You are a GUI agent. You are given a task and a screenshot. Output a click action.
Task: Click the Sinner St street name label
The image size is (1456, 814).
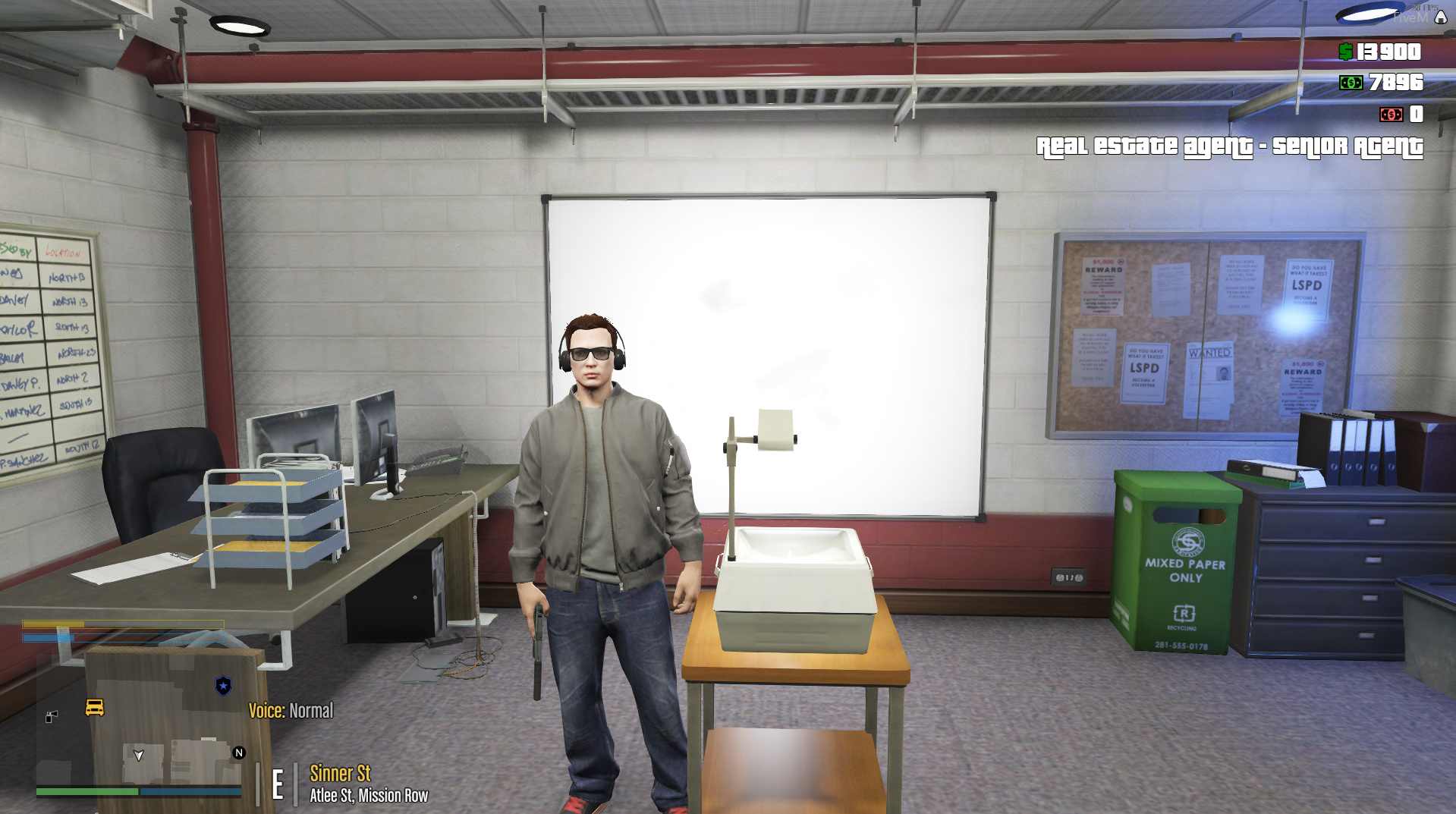(x=339, y=773)
